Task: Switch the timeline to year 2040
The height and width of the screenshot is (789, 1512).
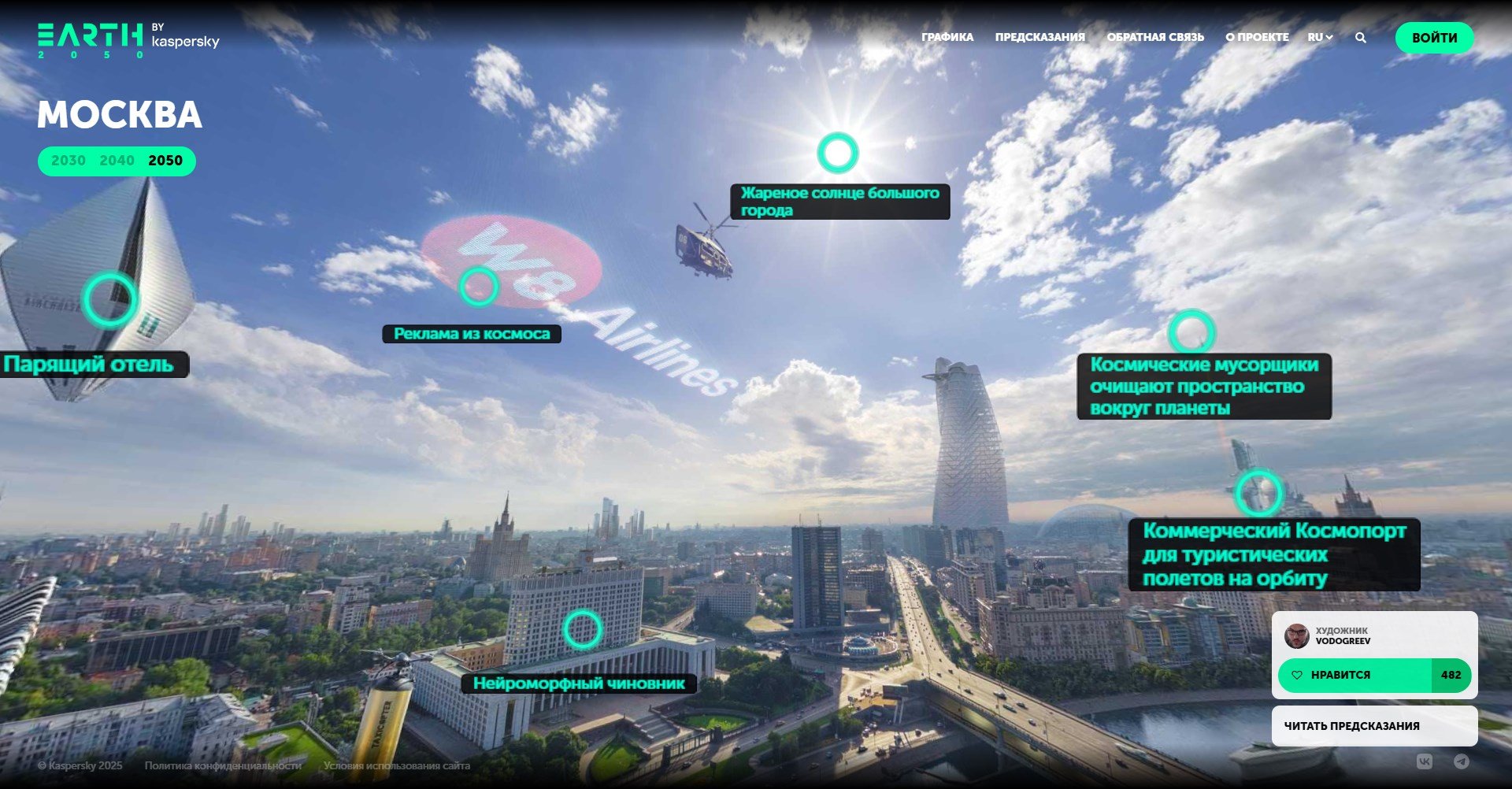Action: click(117, 161)
